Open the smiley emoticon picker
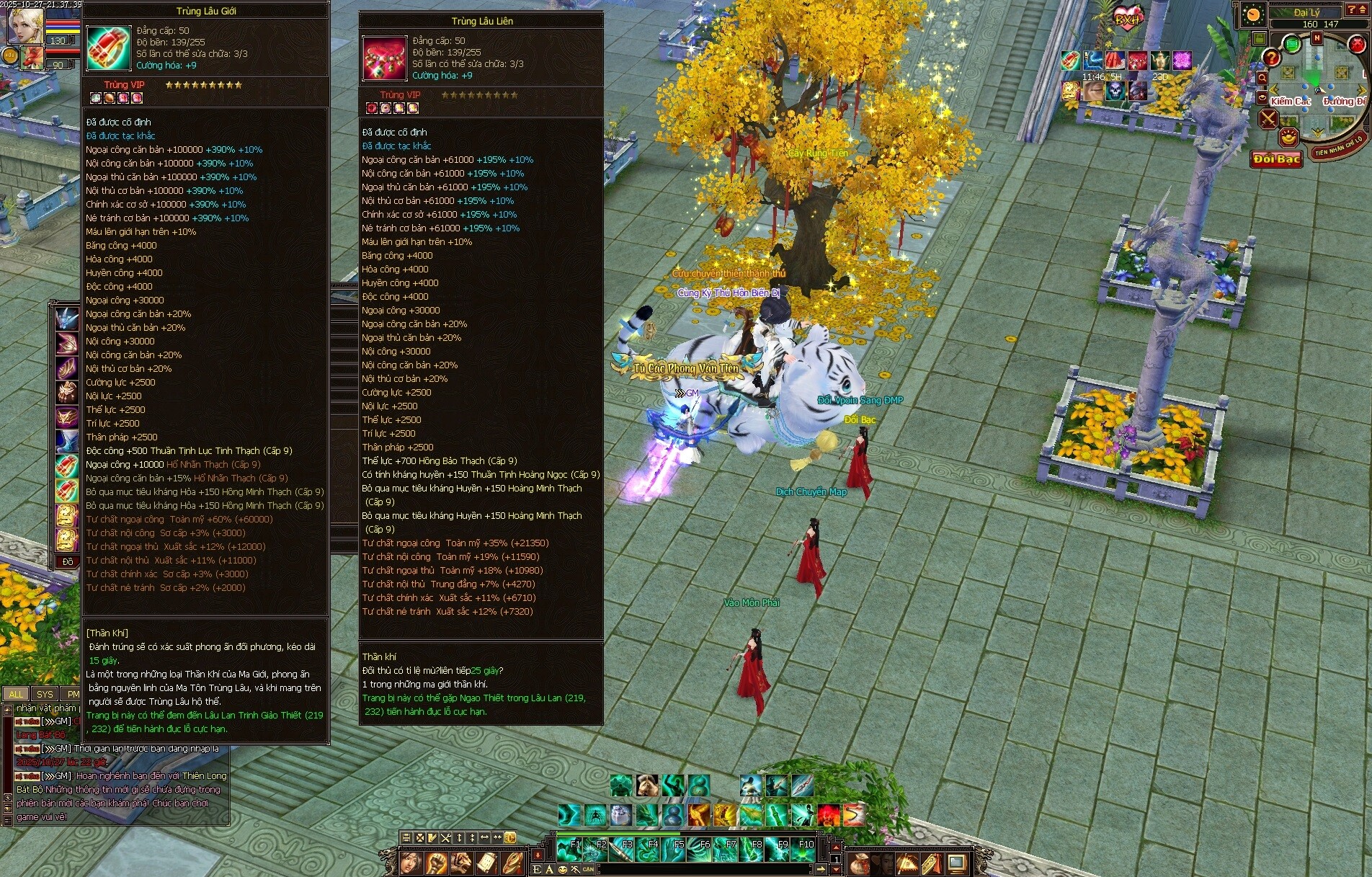 (562, 870)
